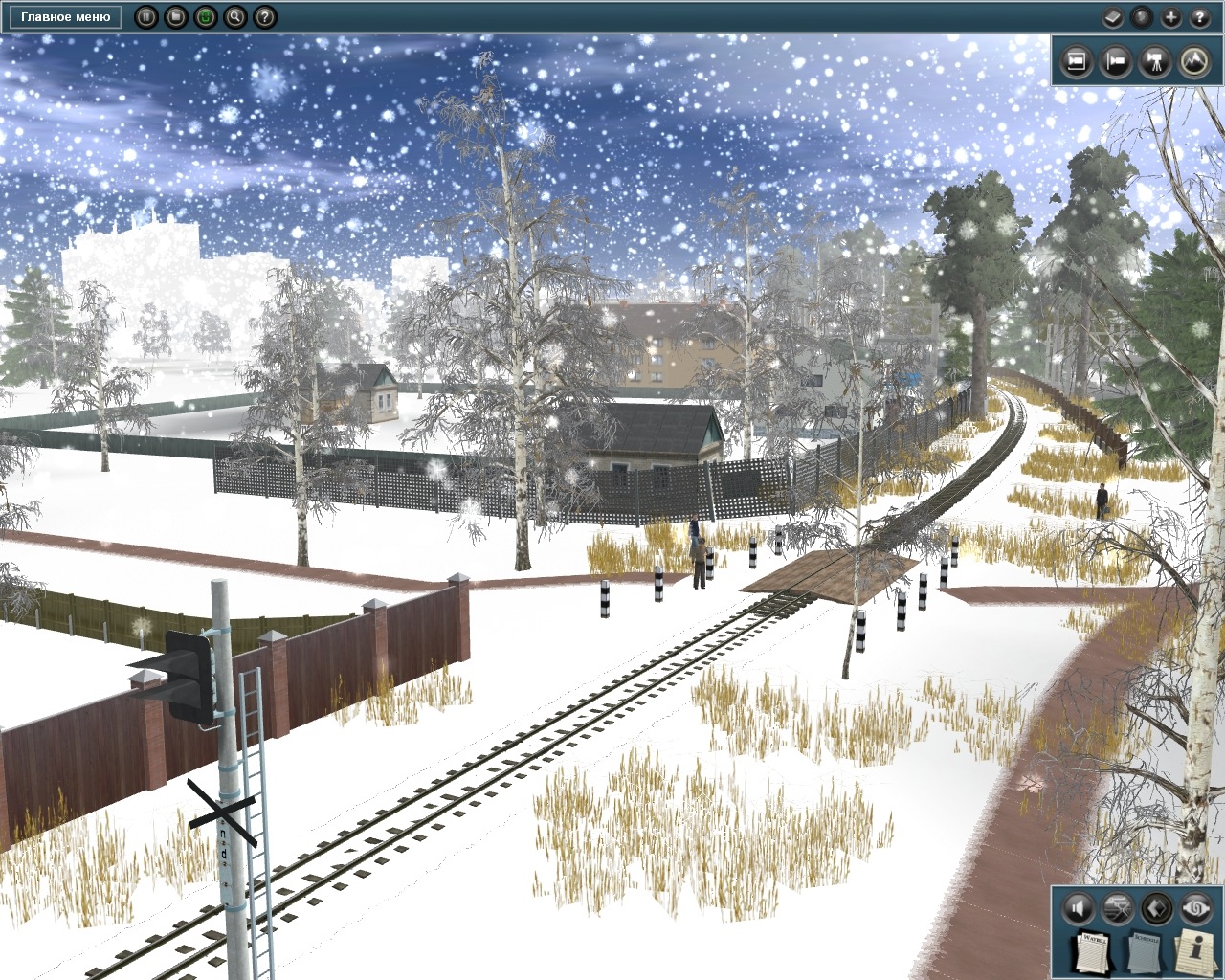Click the dark sphere icon at top right
Image resolution: width=1225 pixels, height=980 pixels.
(1141, 16)
